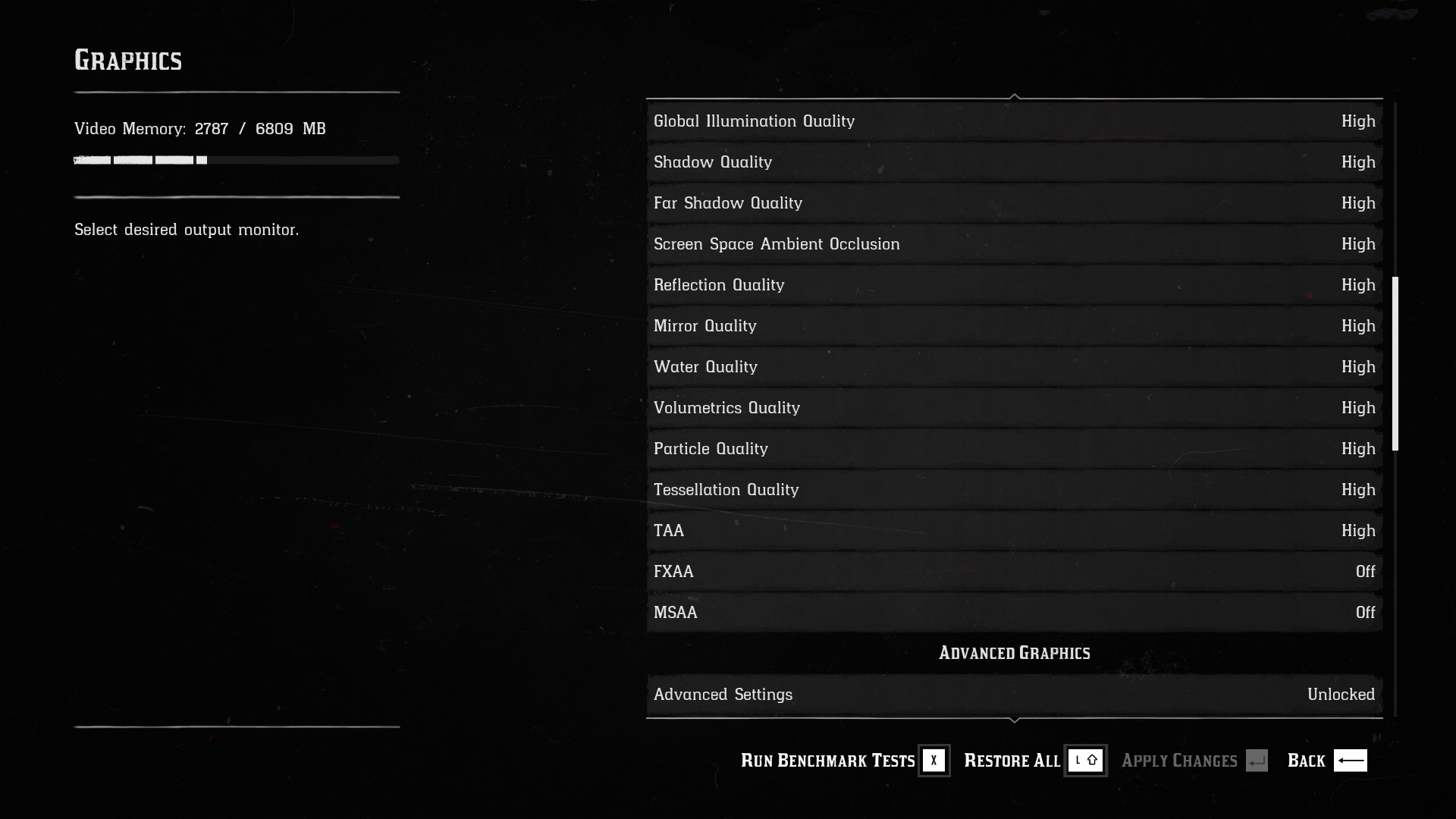This screenshot has height=819, width=1456.
Task: Select the Global Illumination Quality setting
Action: pos(1014,121)
